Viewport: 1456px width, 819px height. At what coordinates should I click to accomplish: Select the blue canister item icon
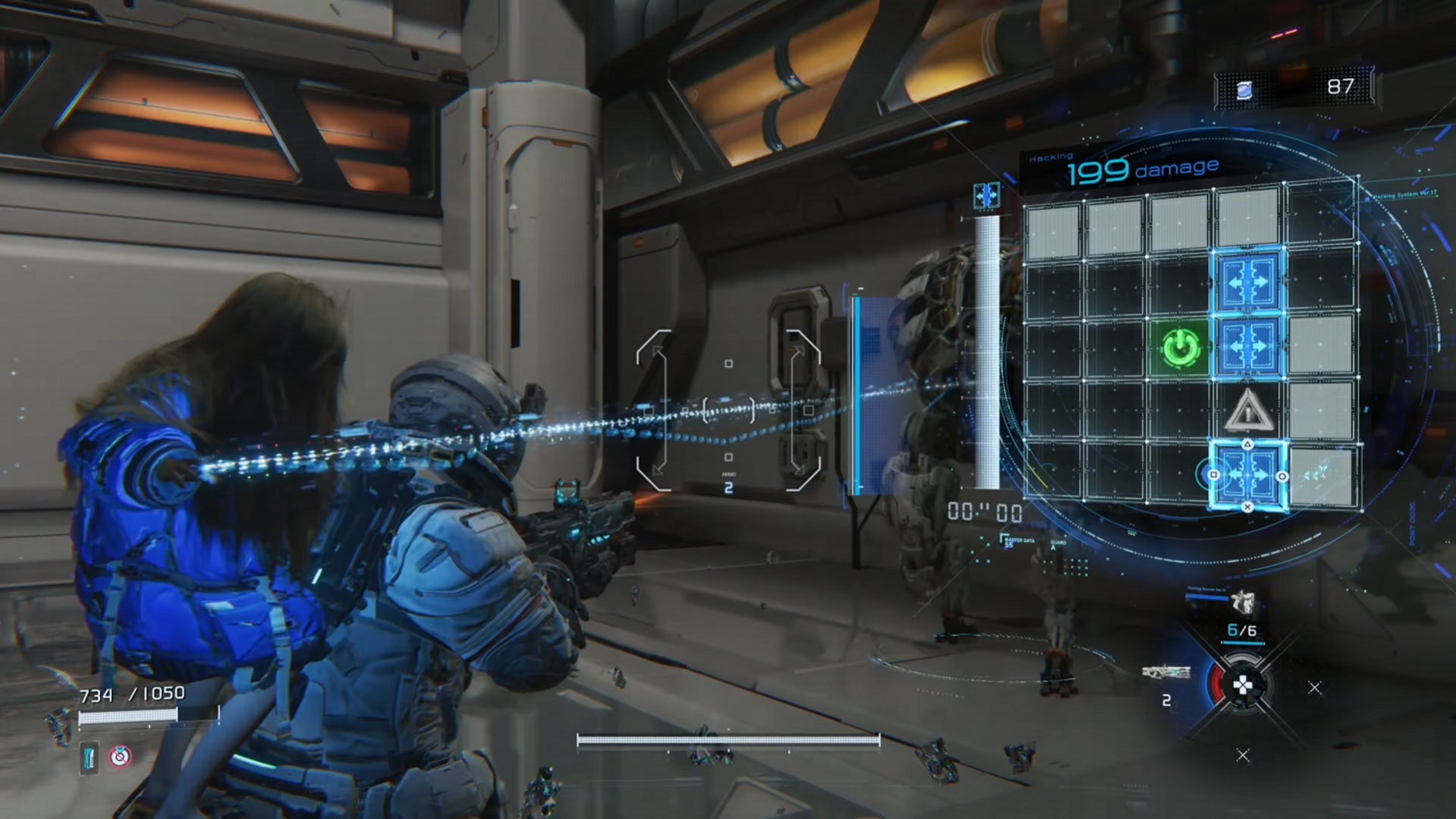coord(89,758)
